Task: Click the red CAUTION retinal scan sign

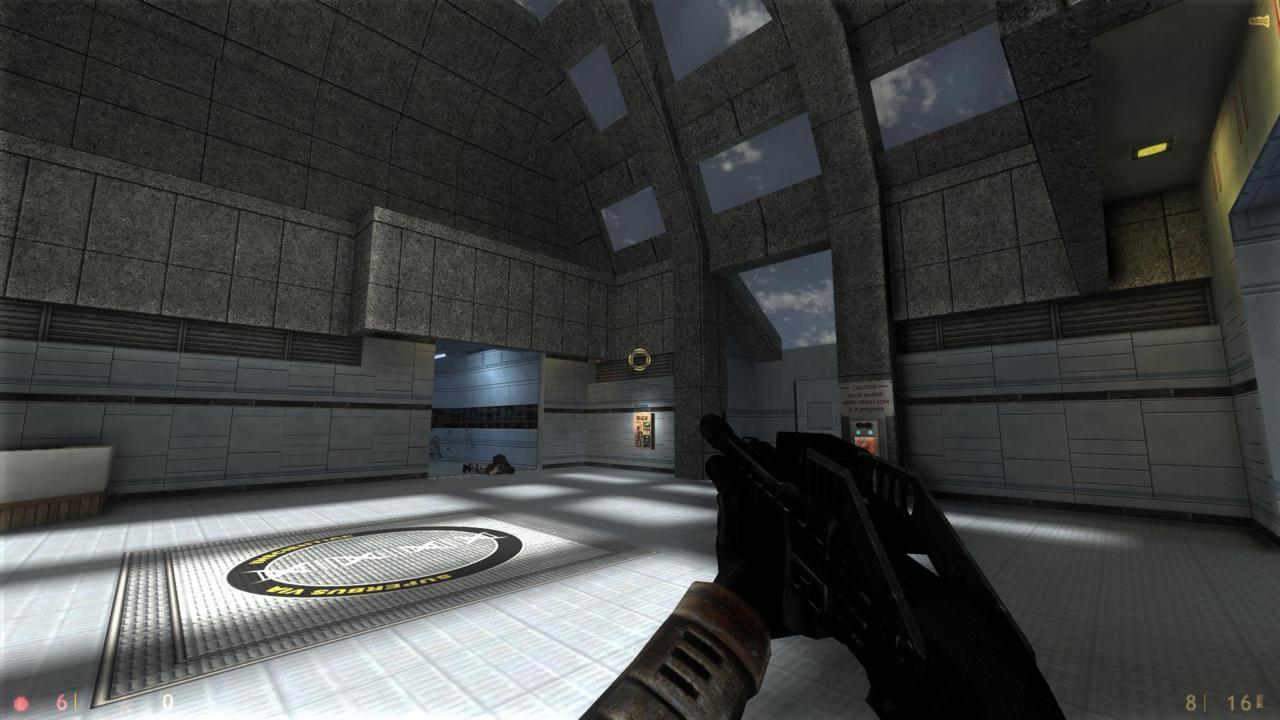Action: [x=865, y=395]
